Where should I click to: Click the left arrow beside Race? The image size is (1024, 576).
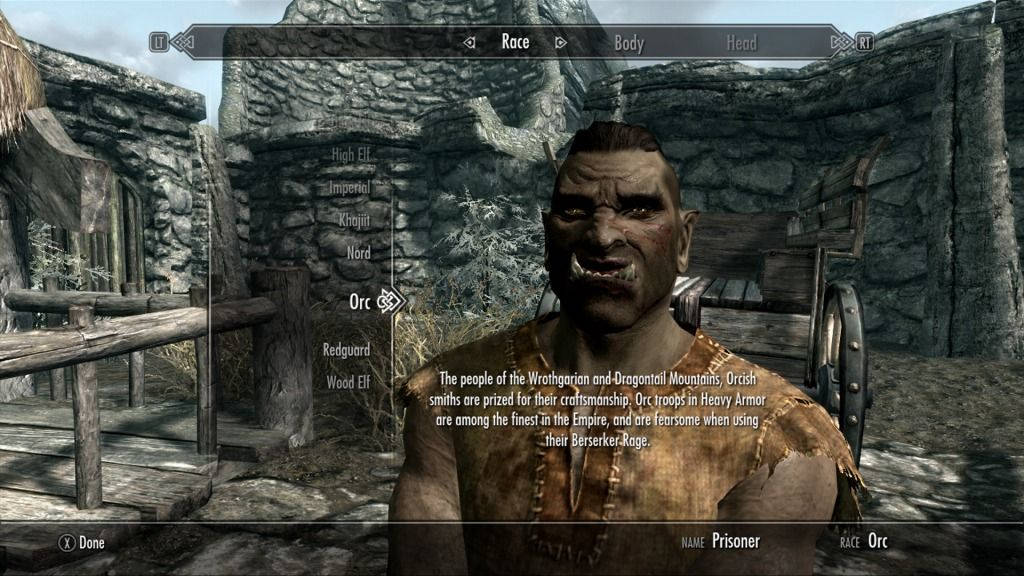point(469,42)
